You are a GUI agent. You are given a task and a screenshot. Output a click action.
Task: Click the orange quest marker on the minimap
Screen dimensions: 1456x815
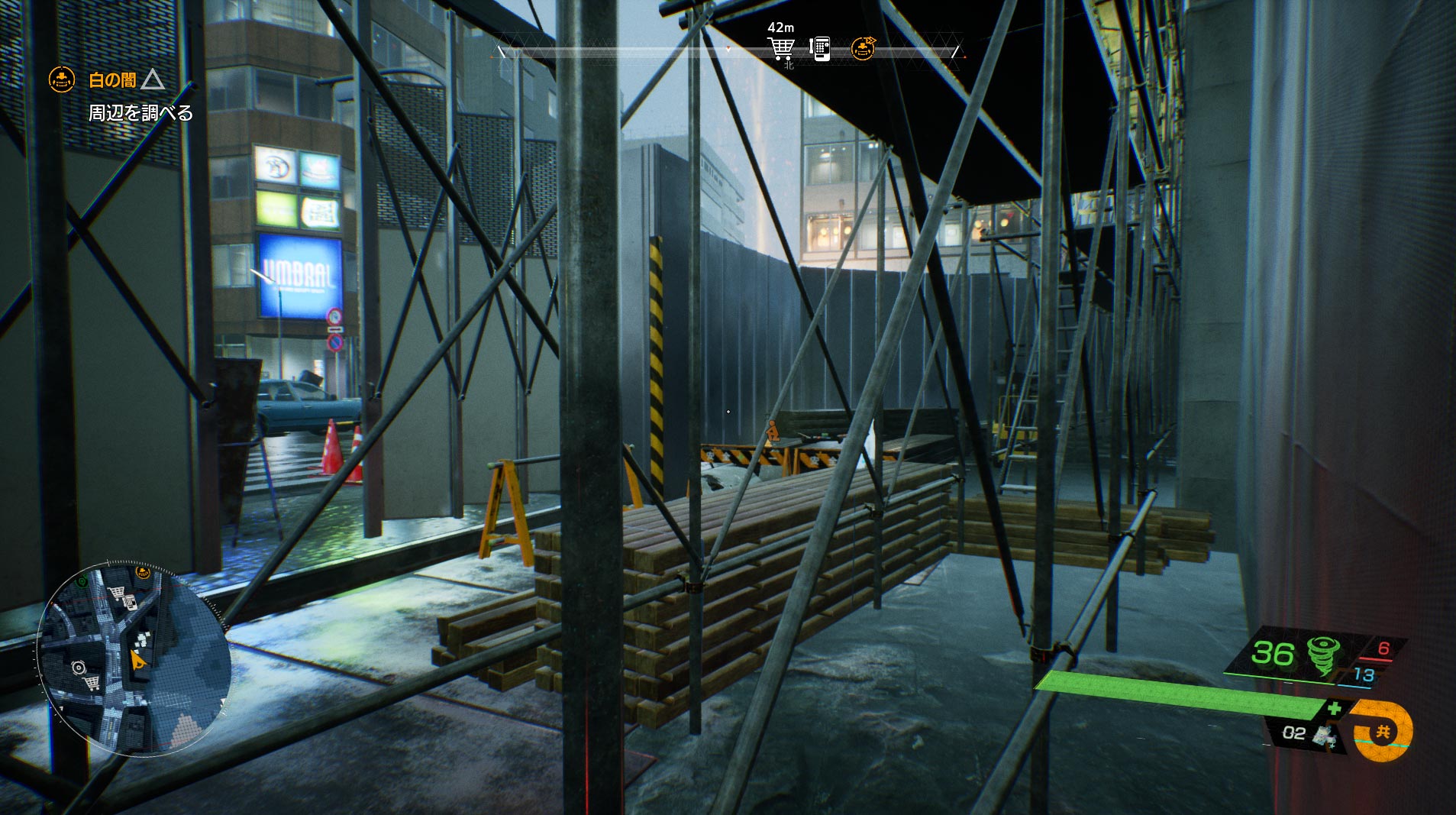click(142, 572)
